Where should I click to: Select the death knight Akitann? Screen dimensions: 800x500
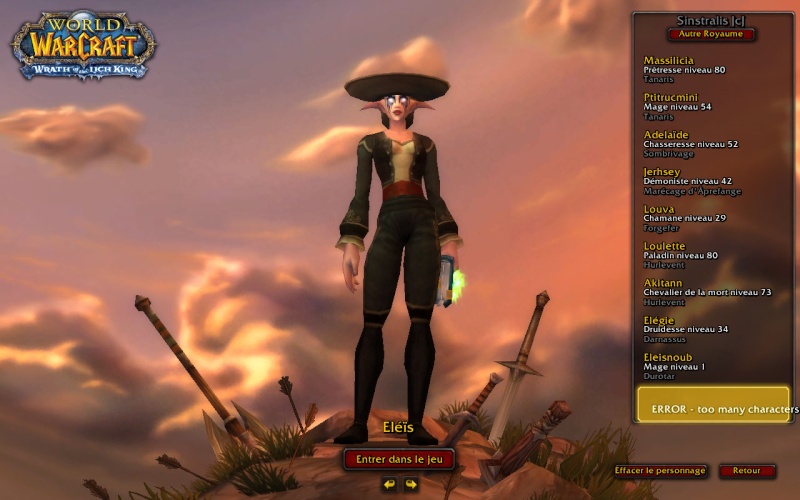700,291
